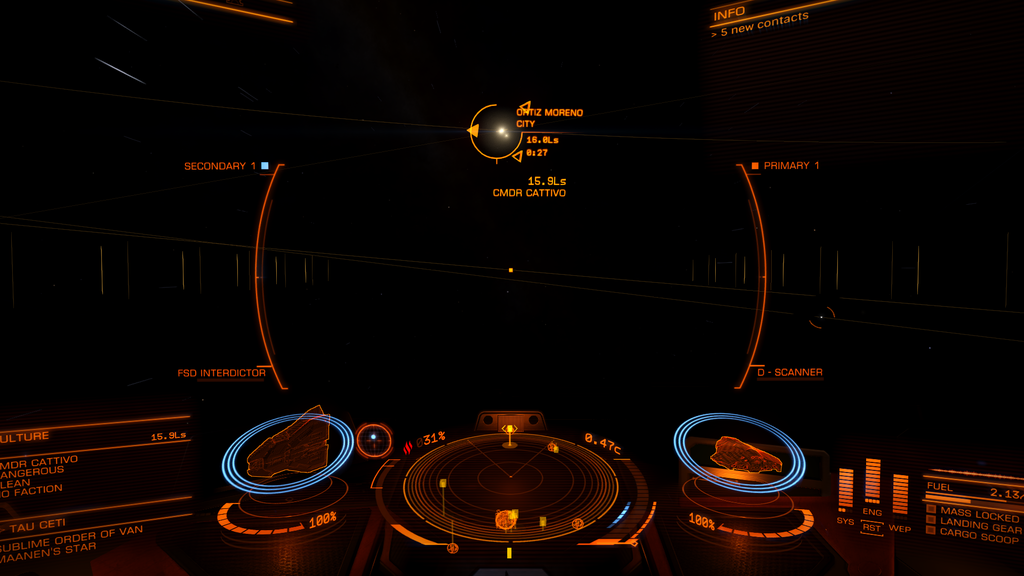This screenshot has width=1024, height=576.
Task: Click the round signature icon beside the radar
Action: pyautogui.click(x=374, y=438)
